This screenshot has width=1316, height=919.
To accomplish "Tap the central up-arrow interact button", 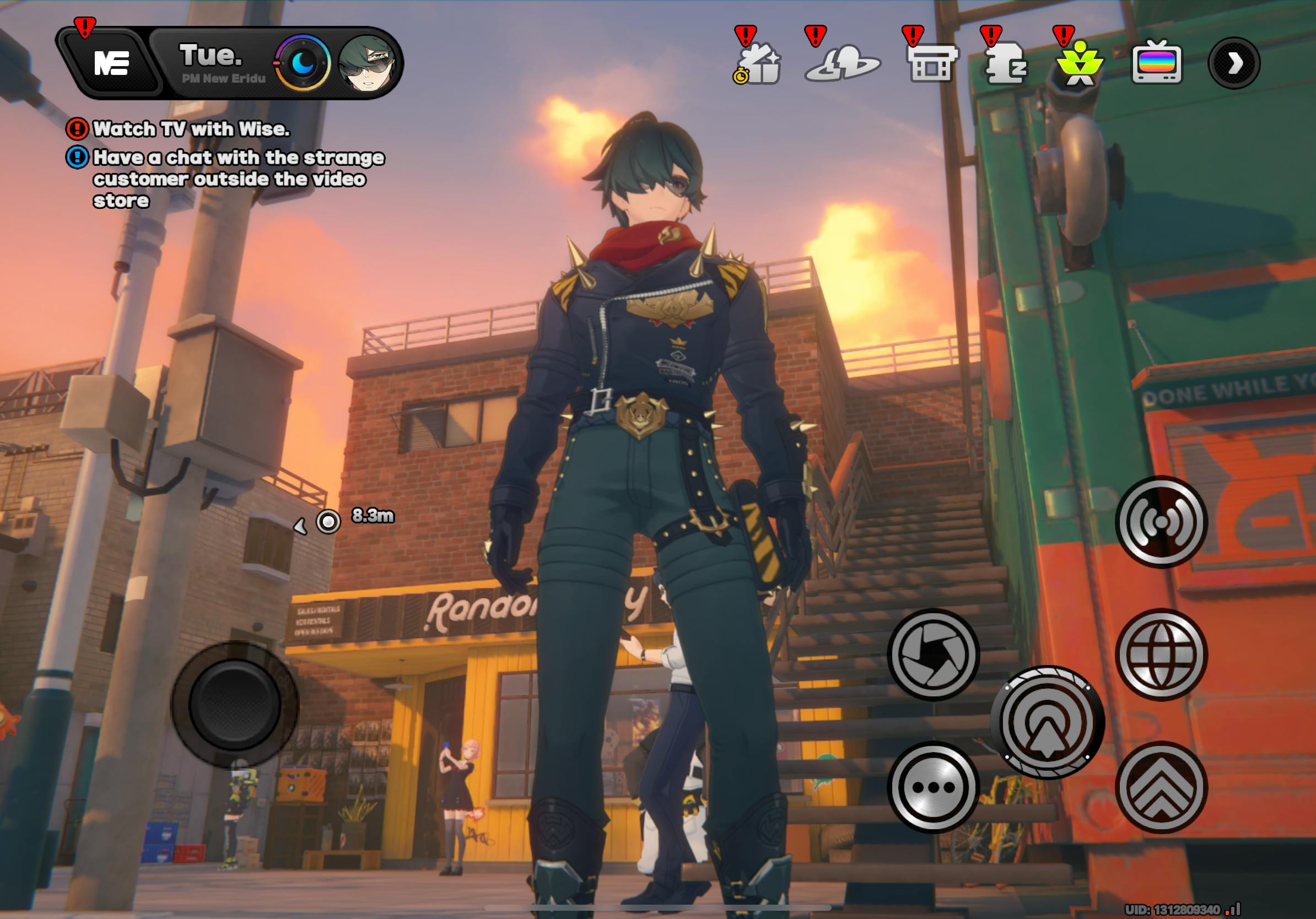I will pyautogui.click(x=1047, y=722).
